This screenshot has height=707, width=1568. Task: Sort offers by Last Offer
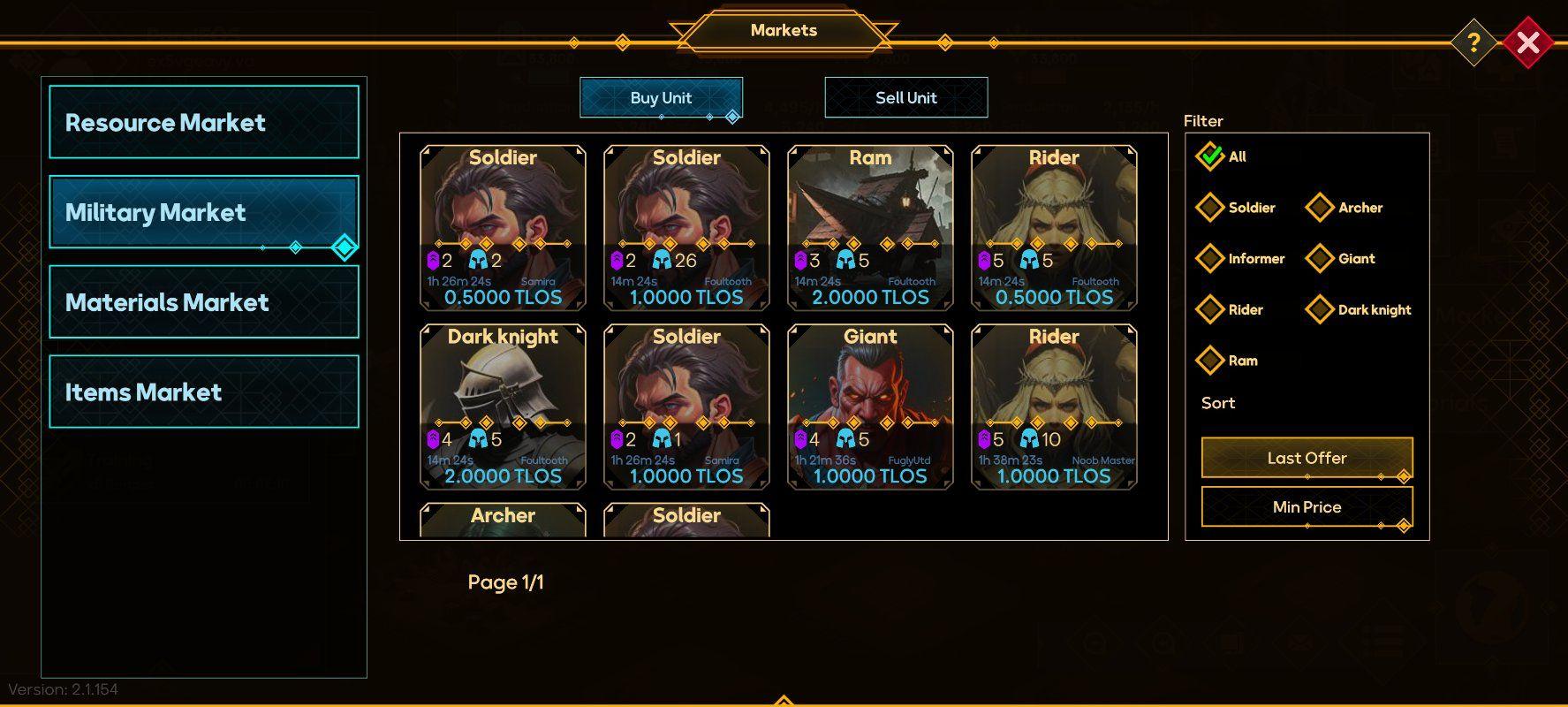[1307, 458]
